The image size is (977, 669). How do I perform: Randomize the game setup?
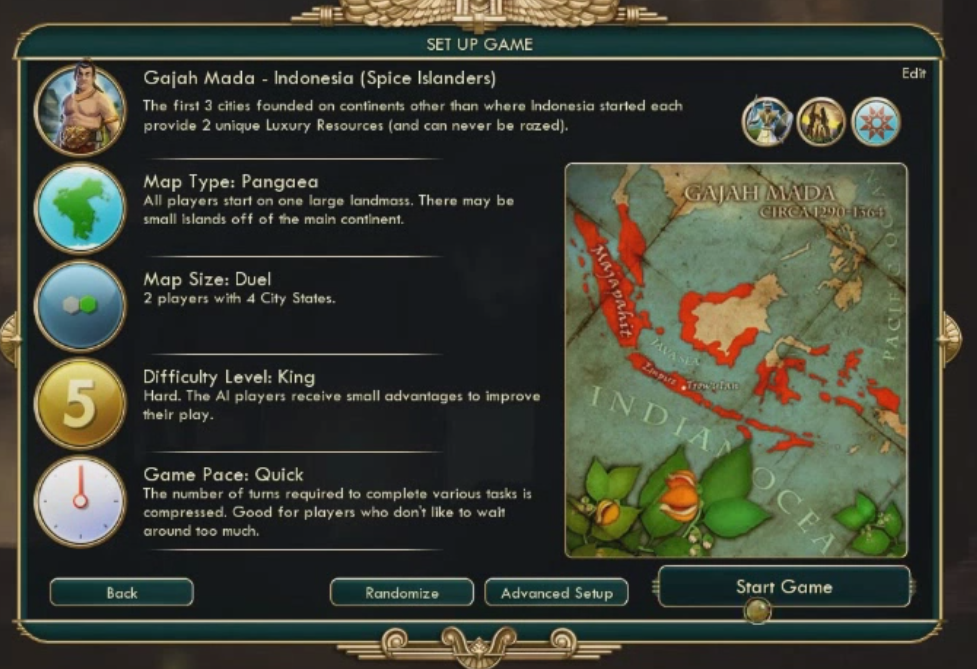(401, 593)
